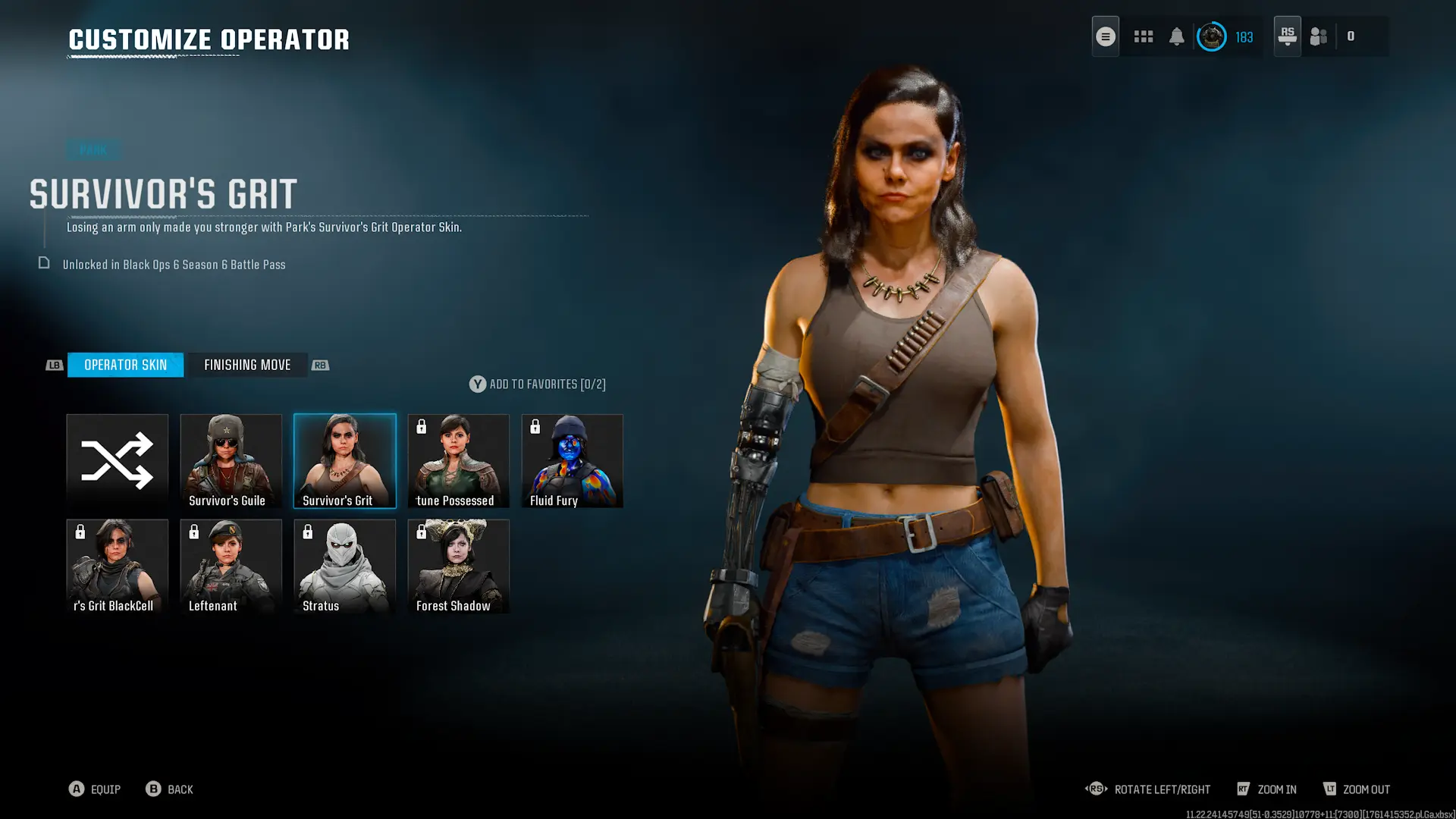
Task: Open the Finishing Move tab
Action: (247, 365)
